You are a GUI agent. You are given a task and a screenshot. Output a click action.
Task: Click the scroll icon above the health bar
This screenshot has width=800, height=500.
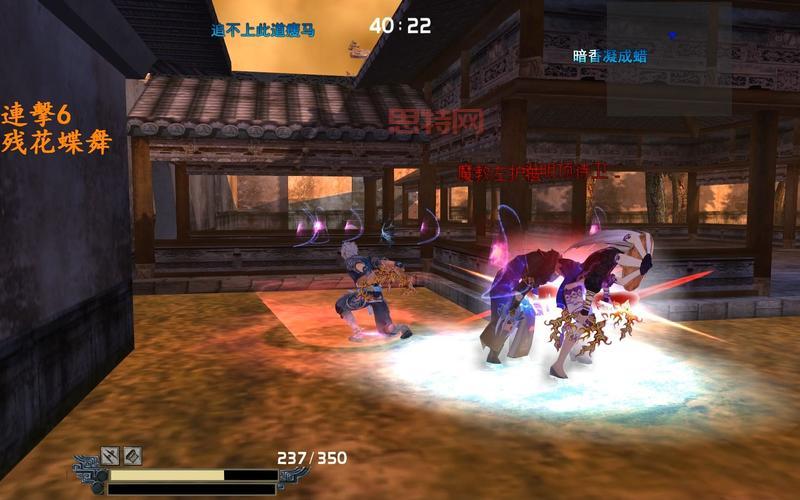click(132, 456)
